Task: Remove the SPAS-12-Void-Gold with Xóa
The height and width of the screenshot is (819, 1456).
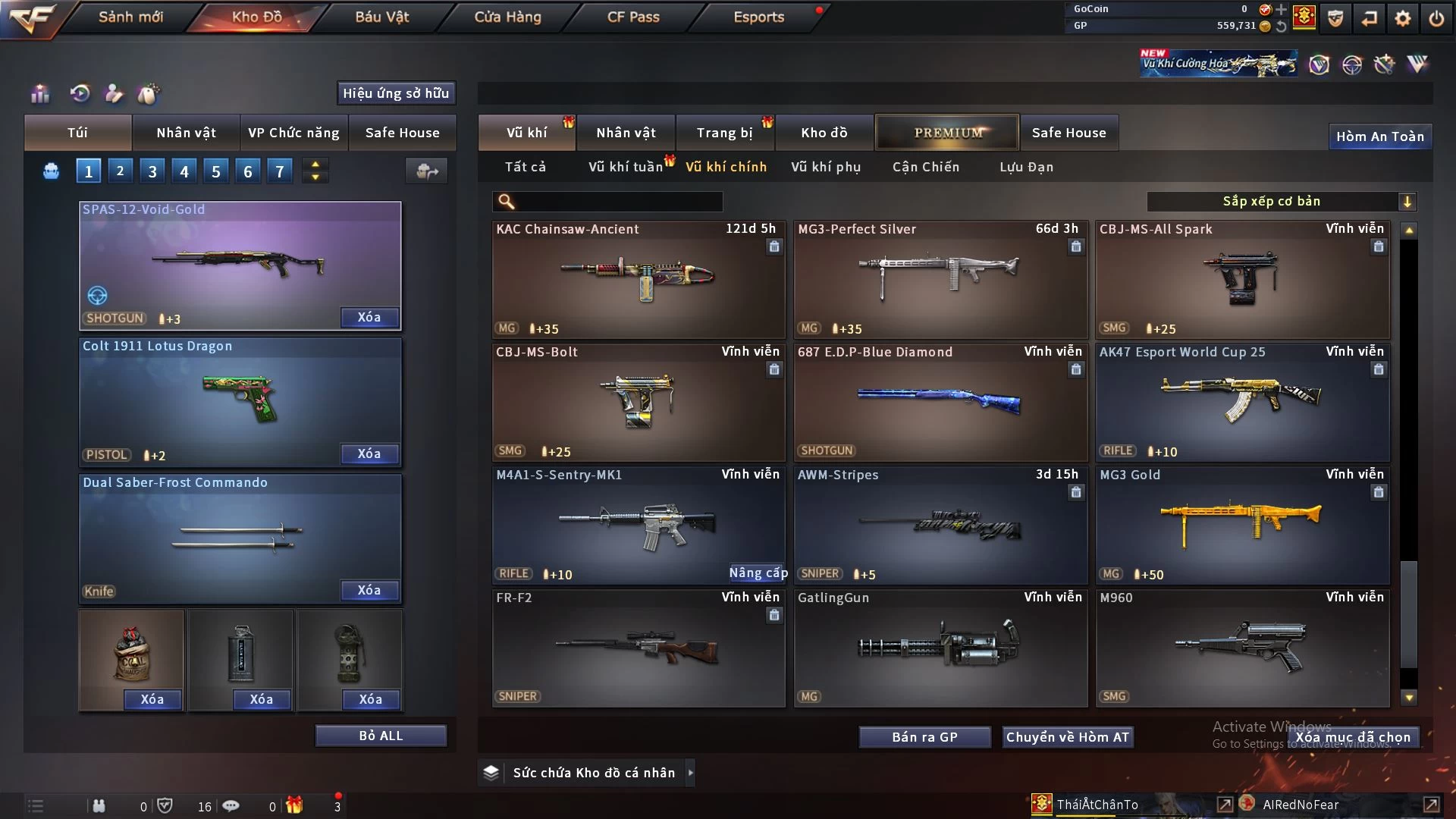Action: point(369,317)
